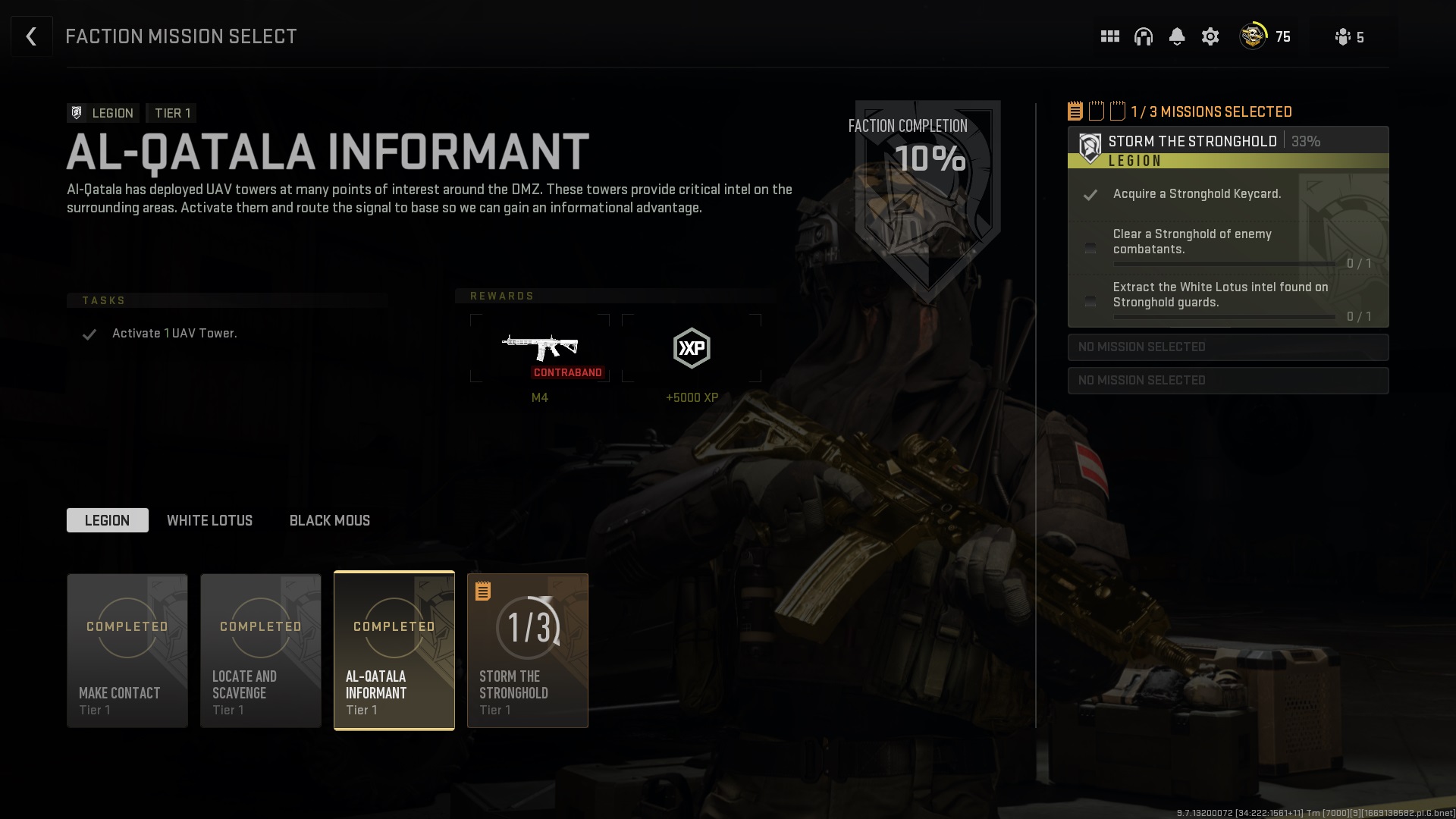1456x819 pixels.
Task: Toggle the Clear a Stronghold objective checkbox
Action: coord(1090,248)
